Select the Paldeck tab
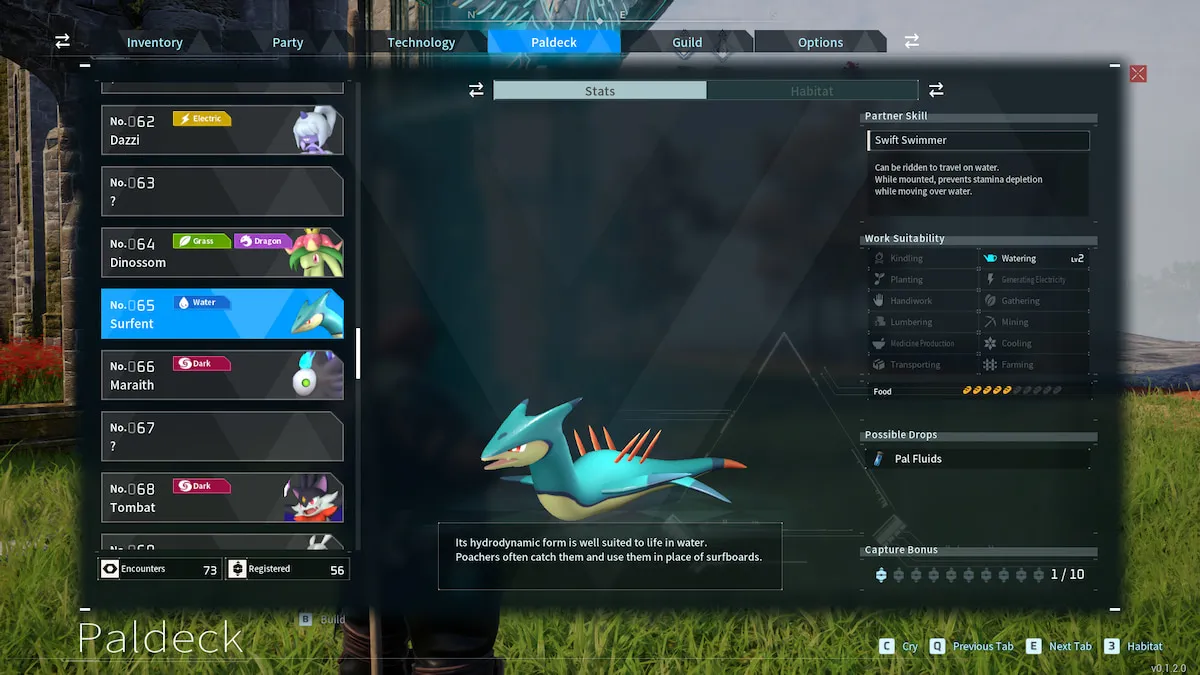 554,42
